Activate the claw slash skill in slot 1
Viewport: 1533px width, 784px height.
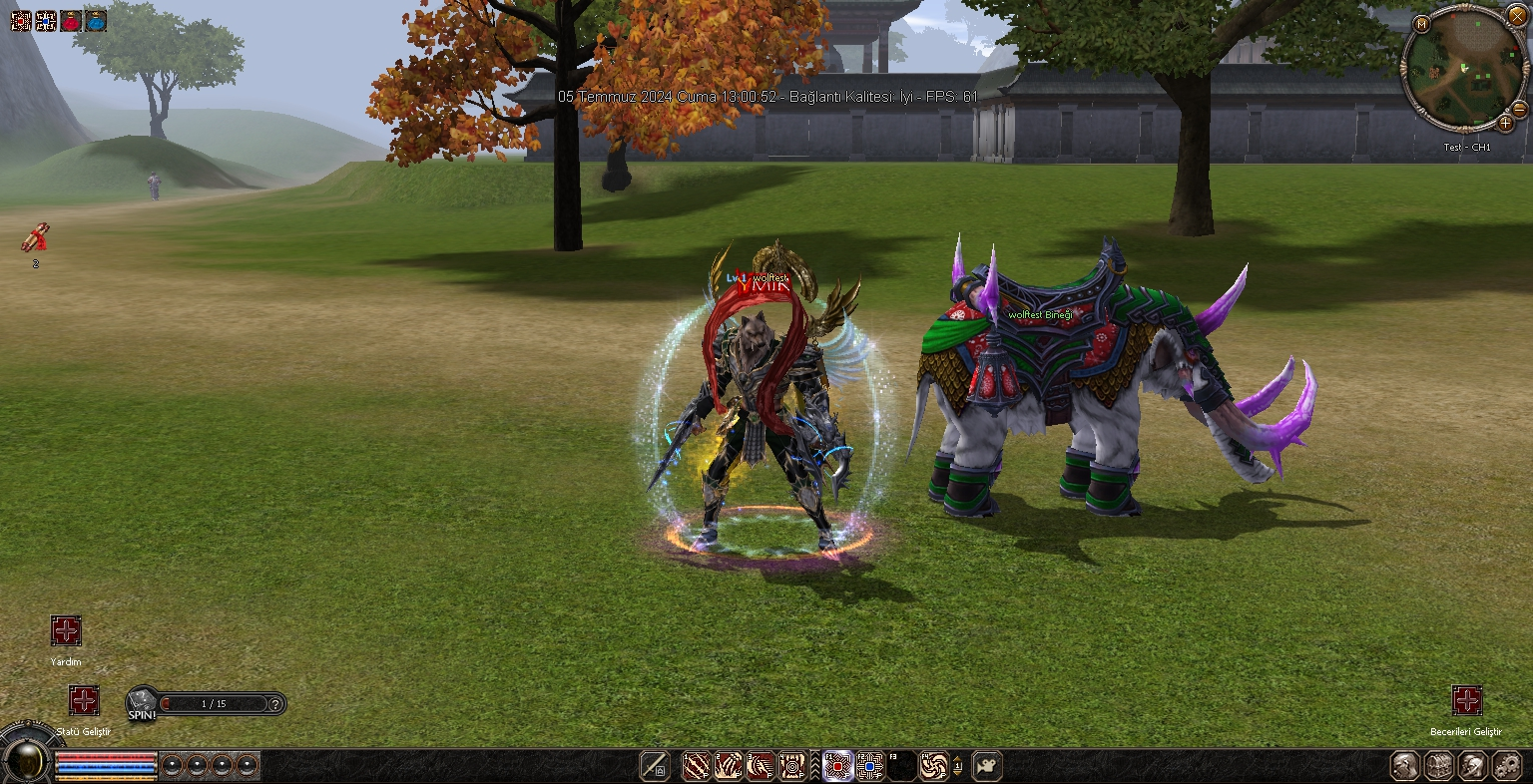pyautogui.click(x=696, y=766)
